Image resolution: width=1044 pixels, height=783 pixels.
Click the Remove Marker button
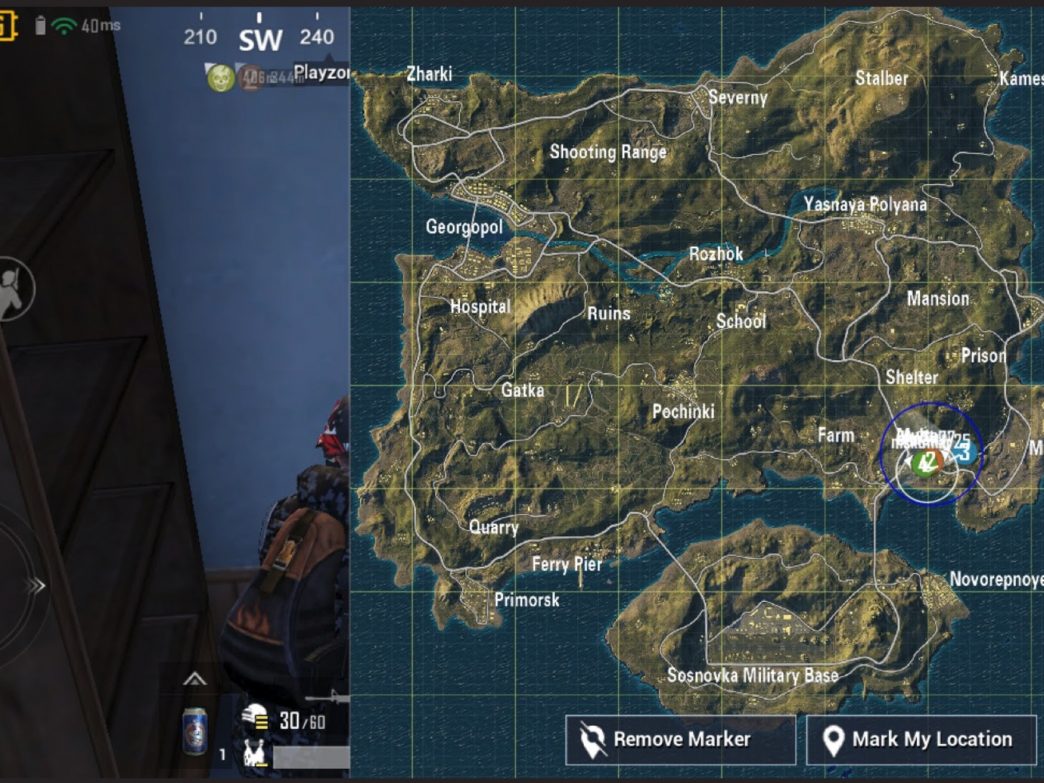pyautogui.click(x=681, y=740)
